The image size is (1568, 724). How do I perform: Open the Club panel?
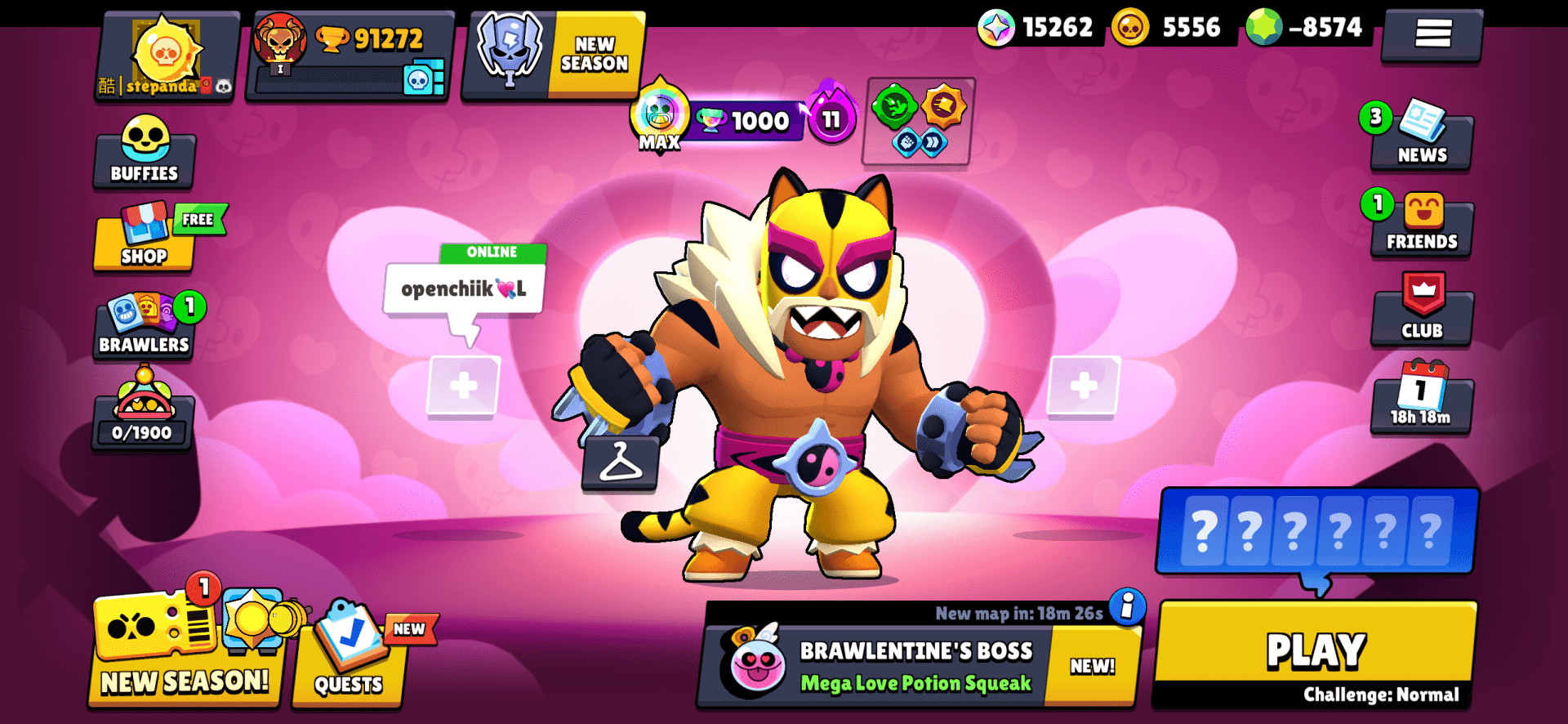coord(1423,313)
